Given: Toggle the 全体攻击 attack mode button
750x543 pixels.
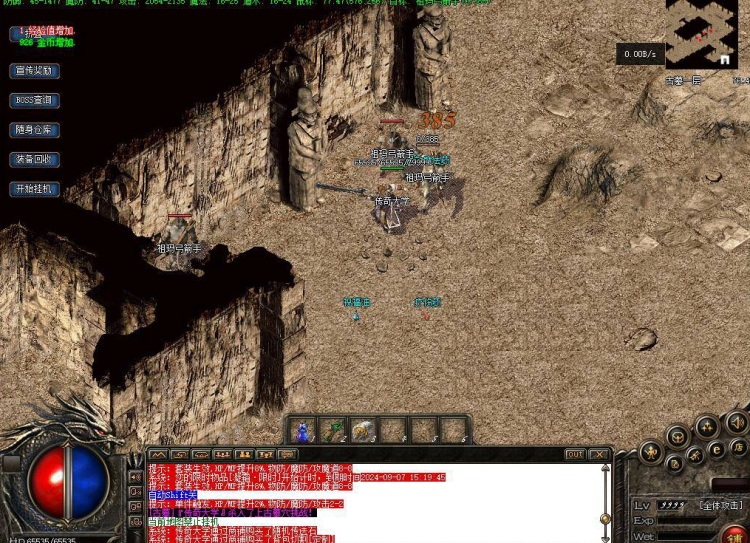Looking at the screenshot, I should [x=720, y=505].
